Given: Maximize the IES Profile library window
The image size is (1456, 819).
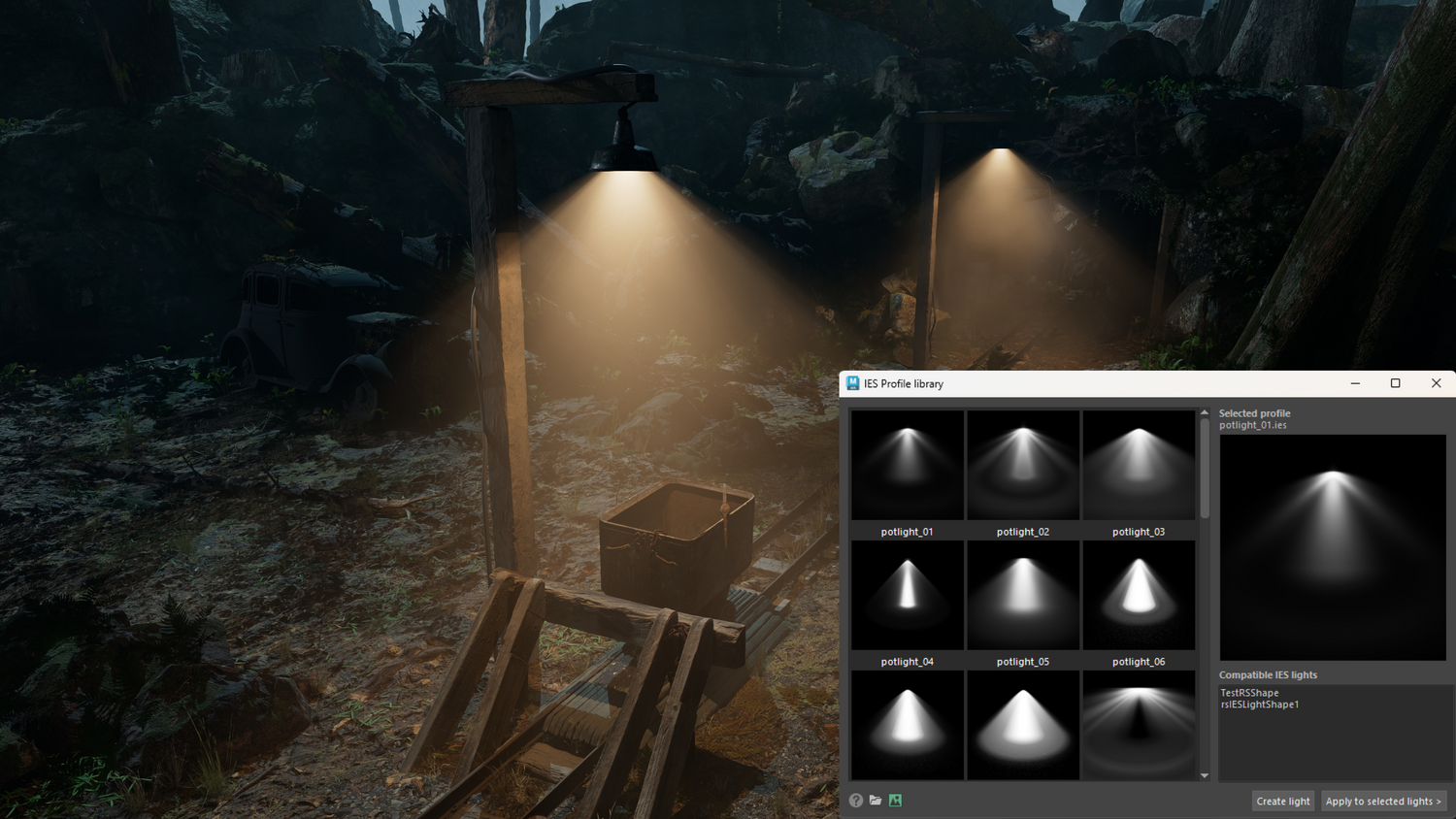Looking at the screenshot, I should click(x=1395, y=383).
